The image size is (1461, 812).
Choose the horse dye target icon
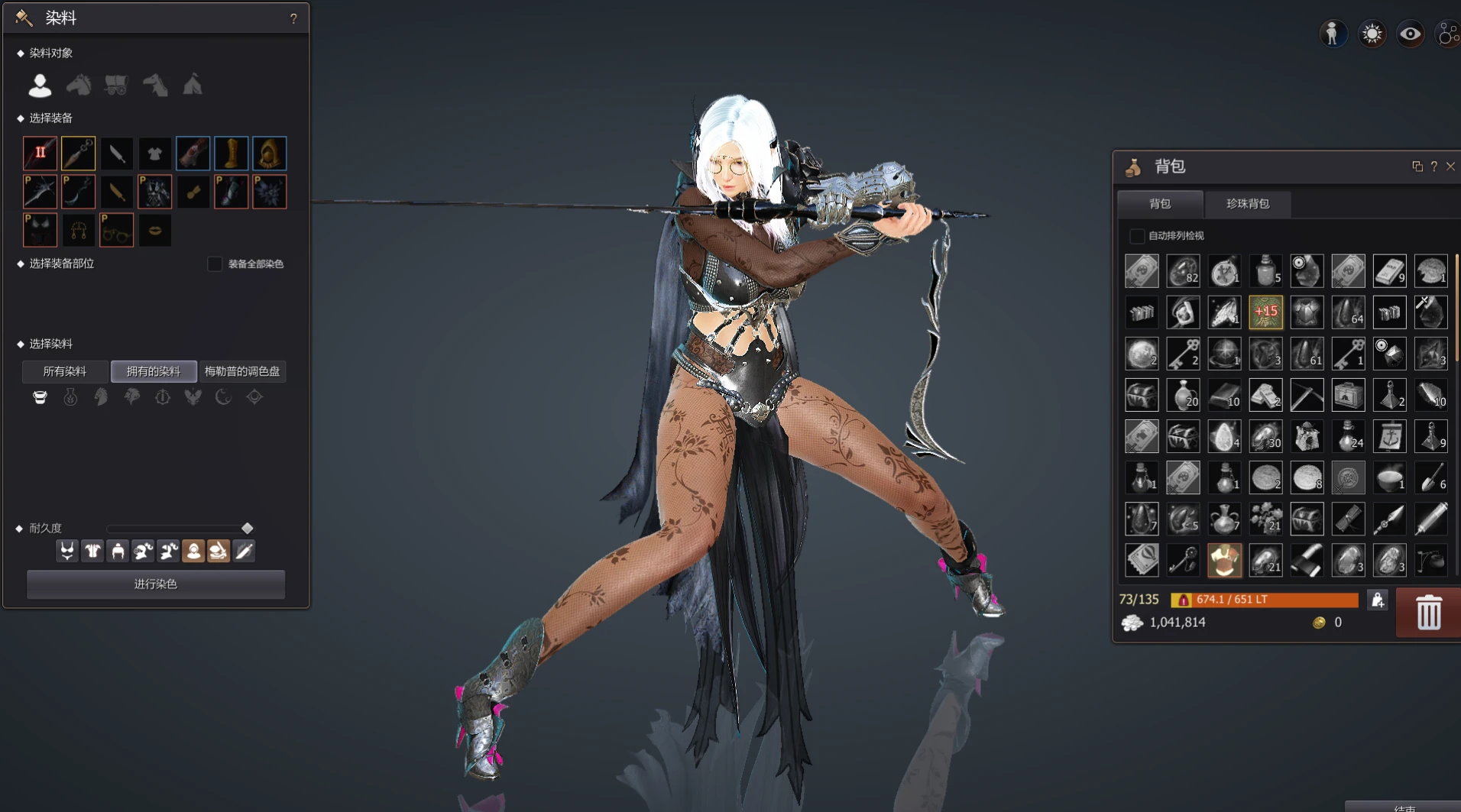click(x=79, y=85)
